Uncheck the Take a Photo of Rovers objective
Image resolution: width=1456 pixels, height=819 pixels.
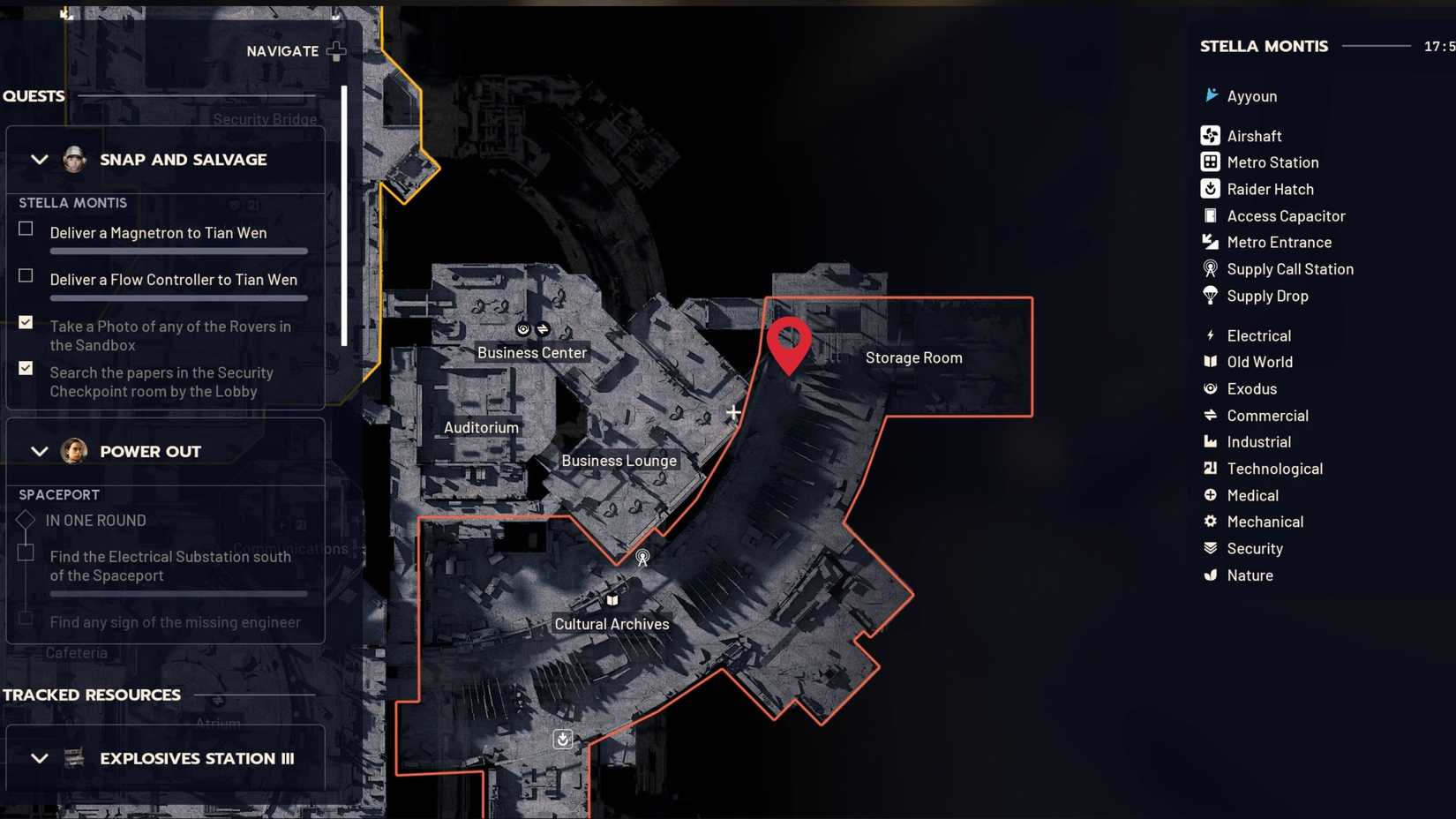coord(26,322)
